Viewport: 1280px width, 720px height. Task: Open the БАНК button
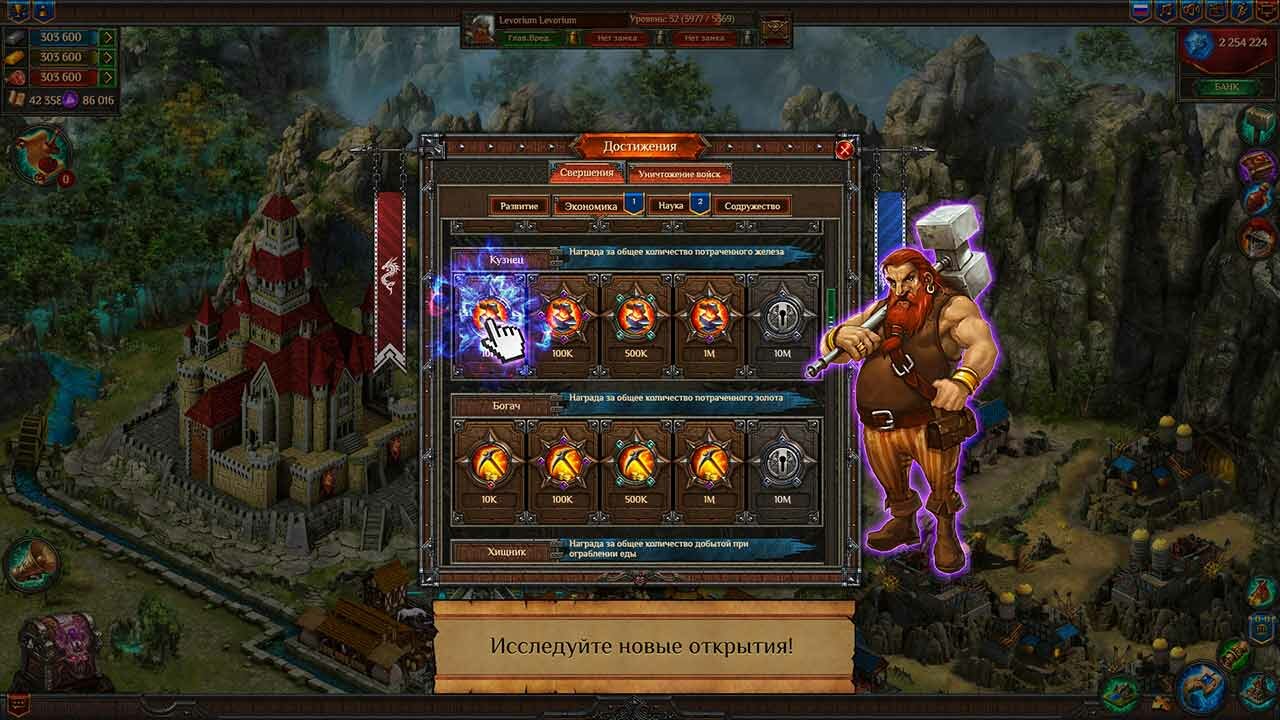click(x=1226, y=87)
